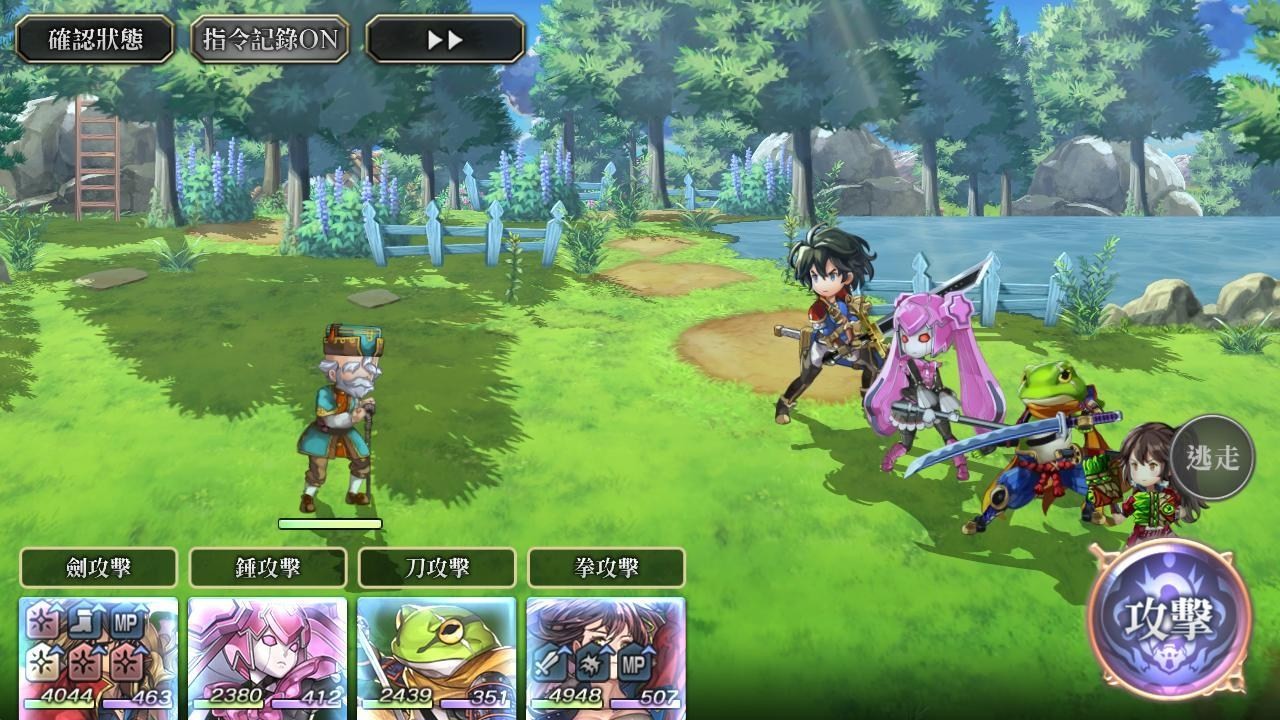Image resolution: width=1280 pixels, height=720 pixels.
Task: Select the 鎚攻擊 hammer attack command
Action: 268,568
